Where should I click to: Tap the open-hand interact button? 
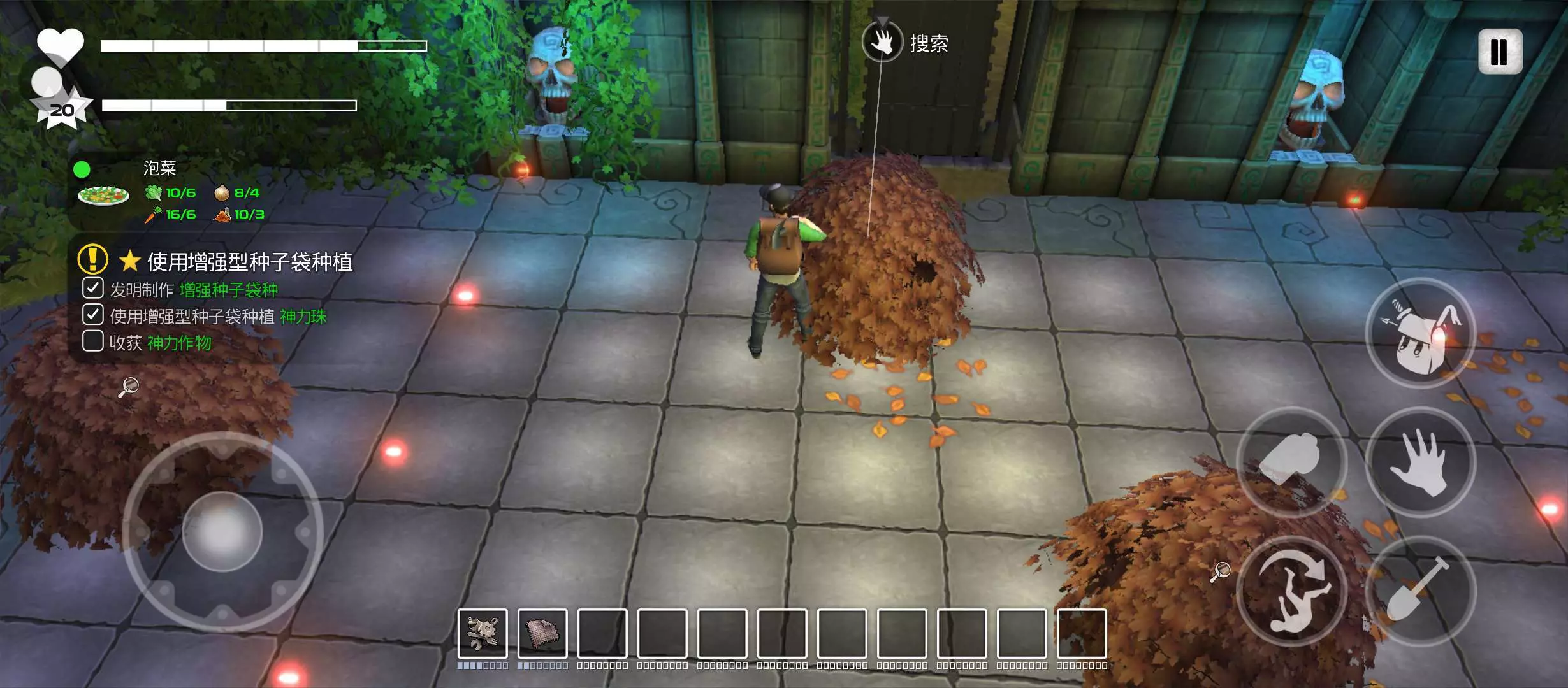pyautogui.click(x=1420, y=462)
